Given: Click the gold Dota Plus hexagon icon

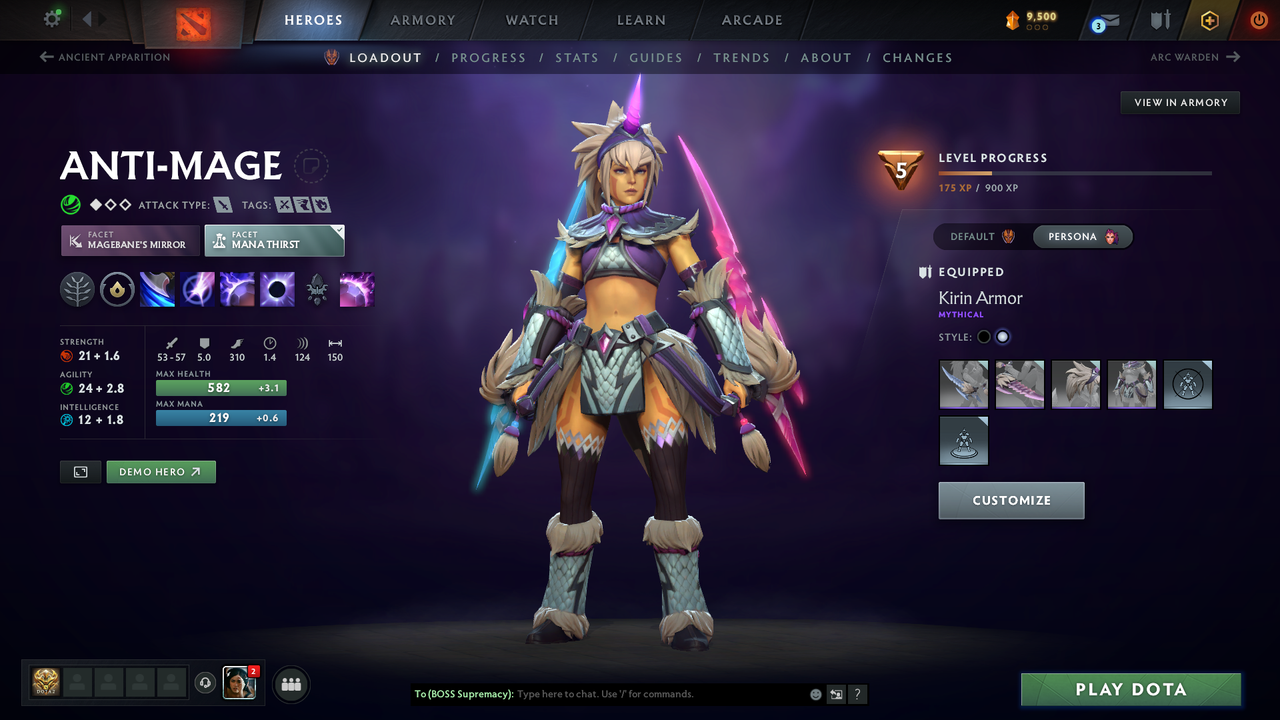Looking at the screenshot, I should pos(1209,20).
